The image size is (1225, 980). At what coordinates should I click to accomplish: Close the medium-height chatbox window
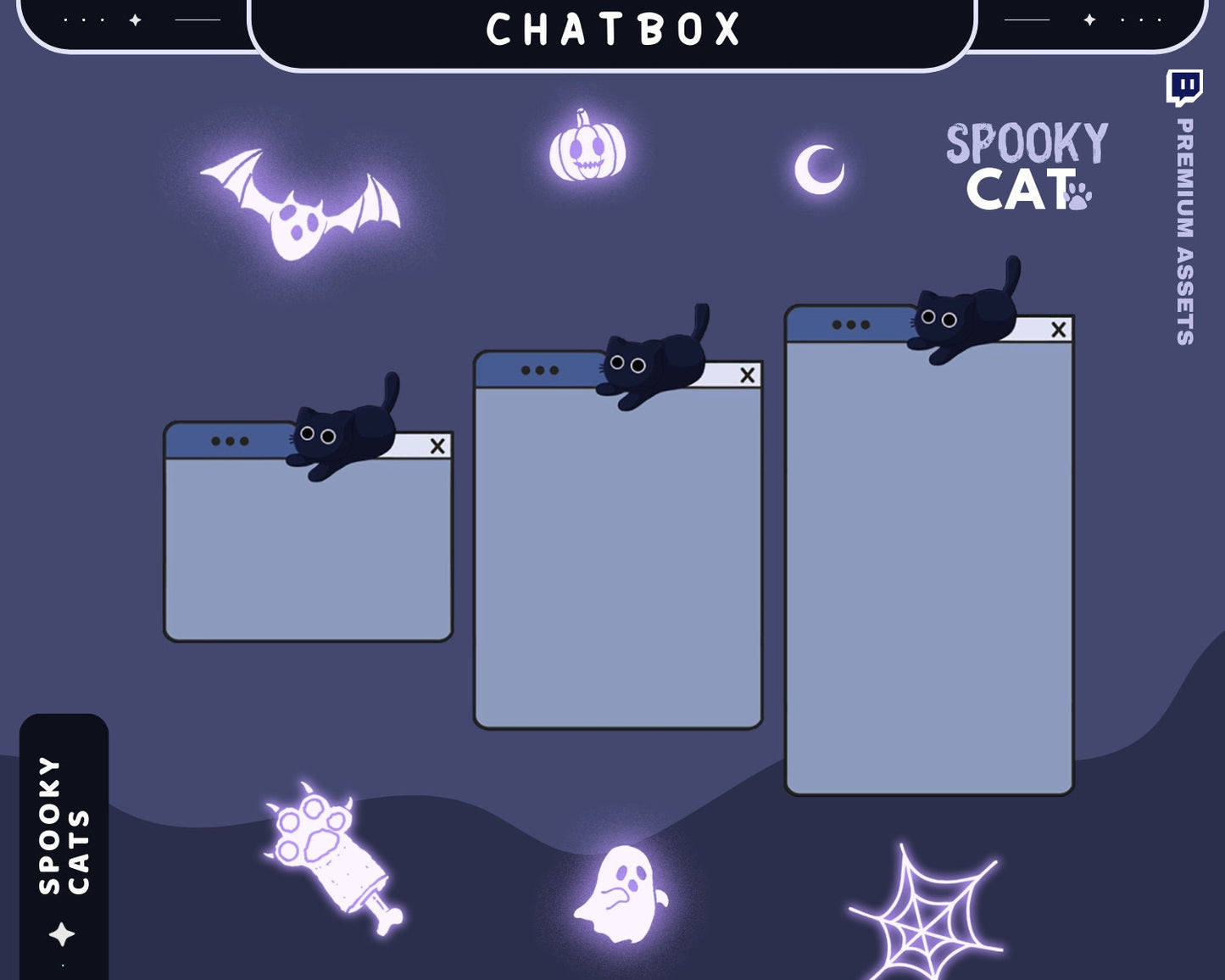click(x=747, y=375)
